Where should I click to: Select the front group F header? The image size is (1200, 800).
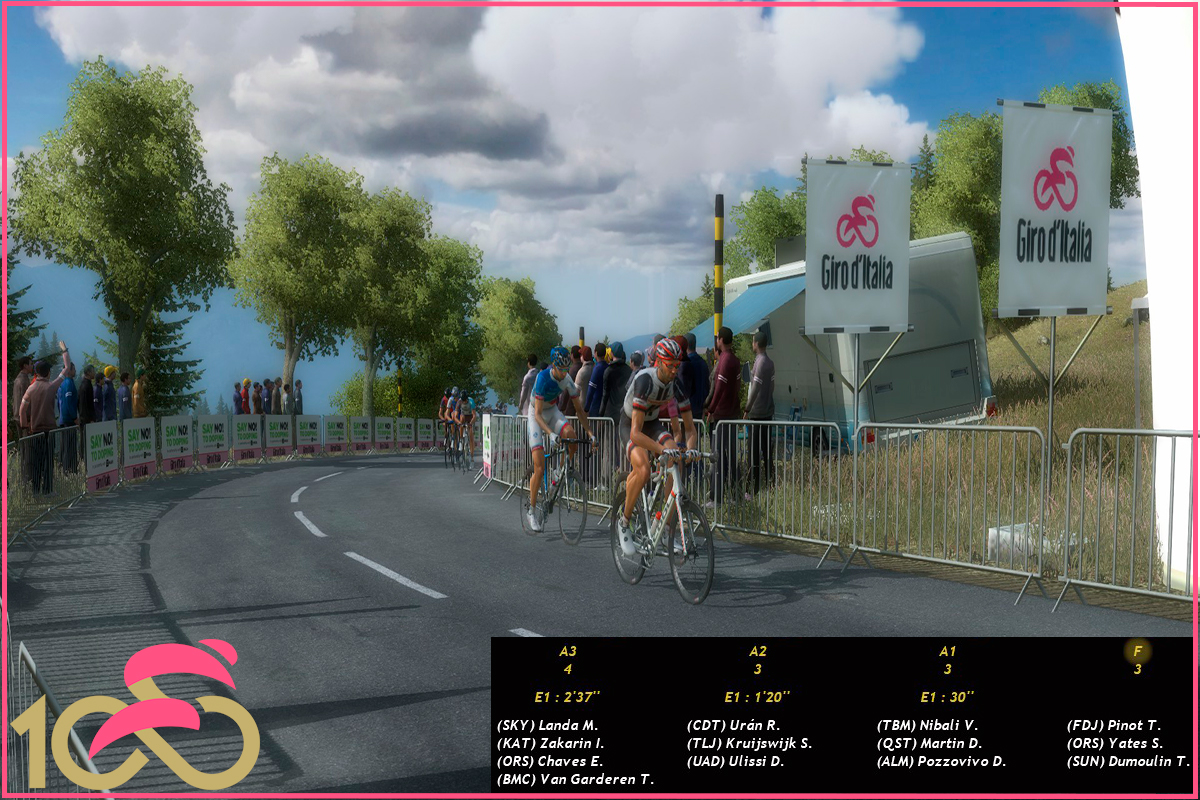(1137, 652)
